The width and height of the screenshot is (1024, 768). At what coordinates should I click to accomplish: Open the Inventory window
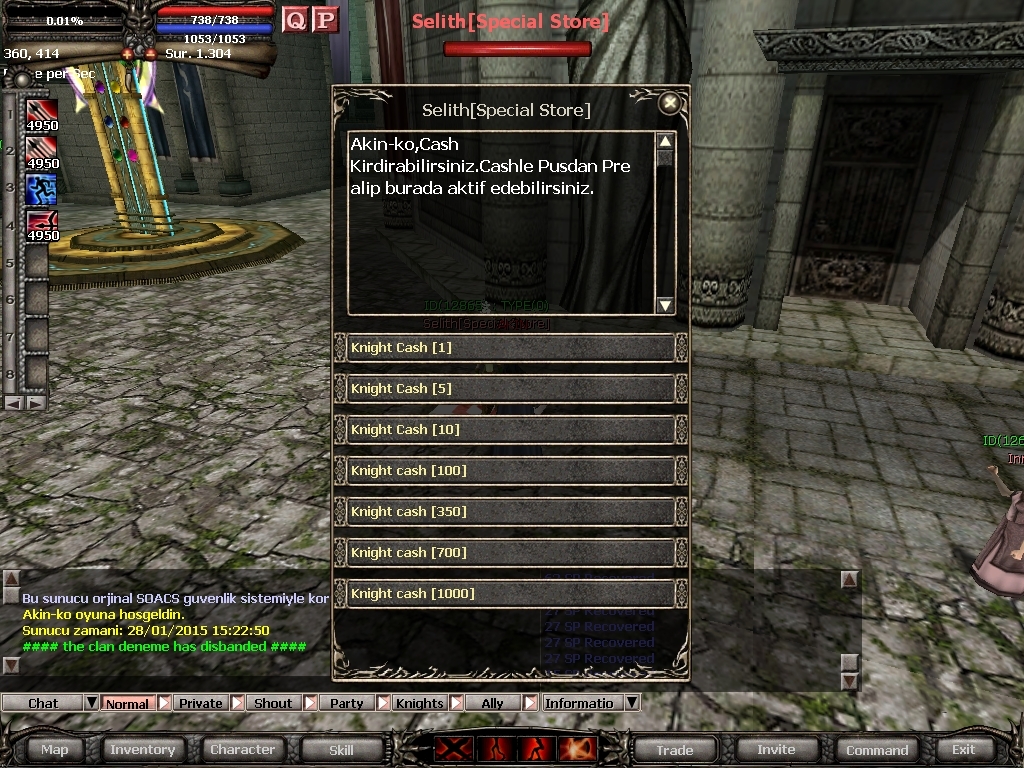coord(142,749)
